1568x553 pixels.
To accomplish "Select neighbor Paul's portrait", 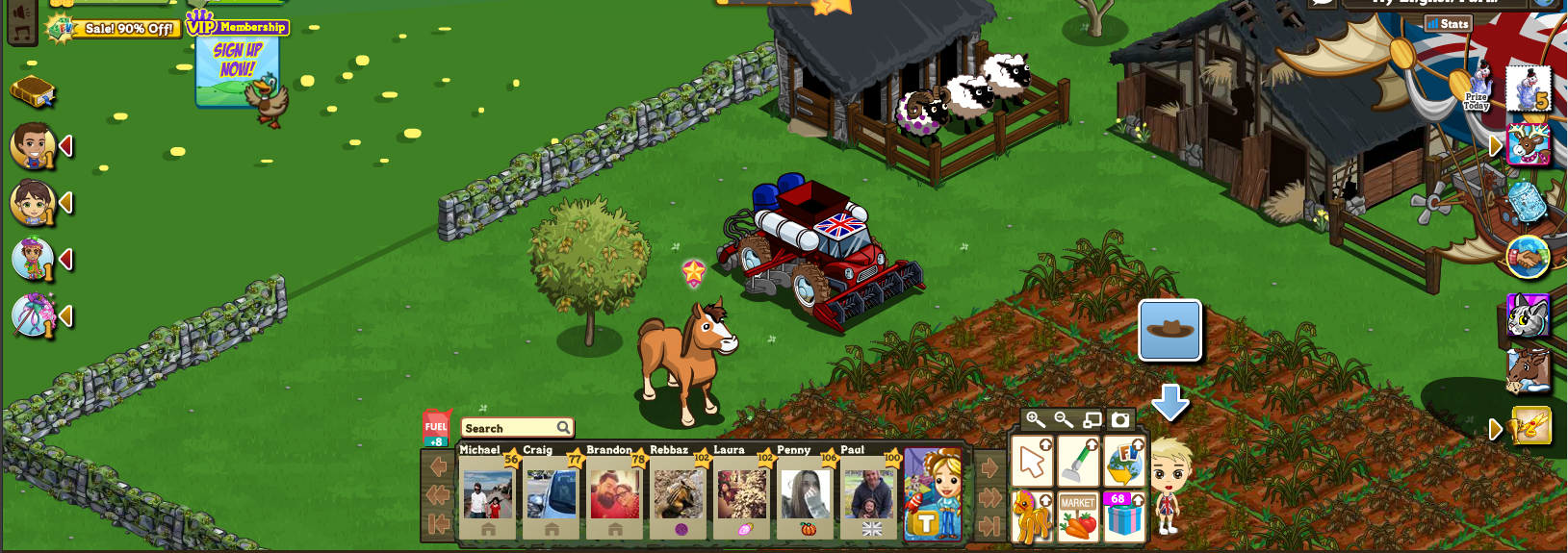I will (868, 492).
